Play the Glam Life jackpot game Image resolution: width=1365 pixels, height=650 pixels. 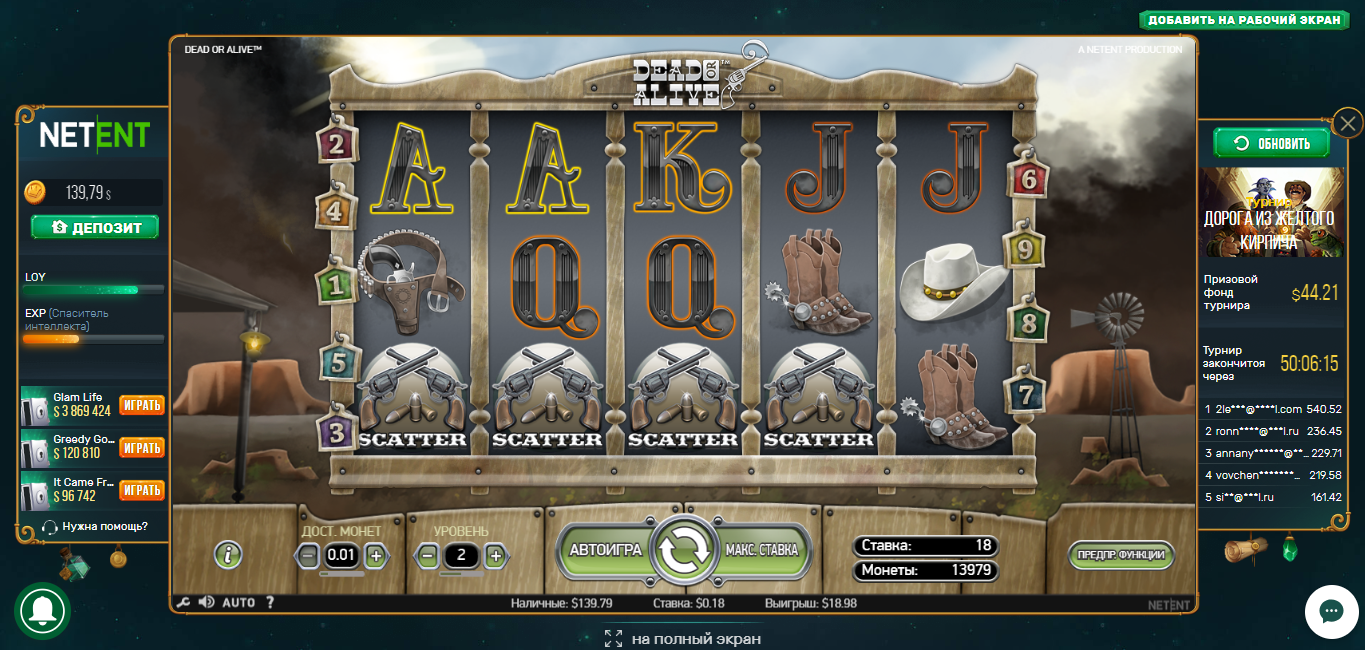[x=141, y=405]
